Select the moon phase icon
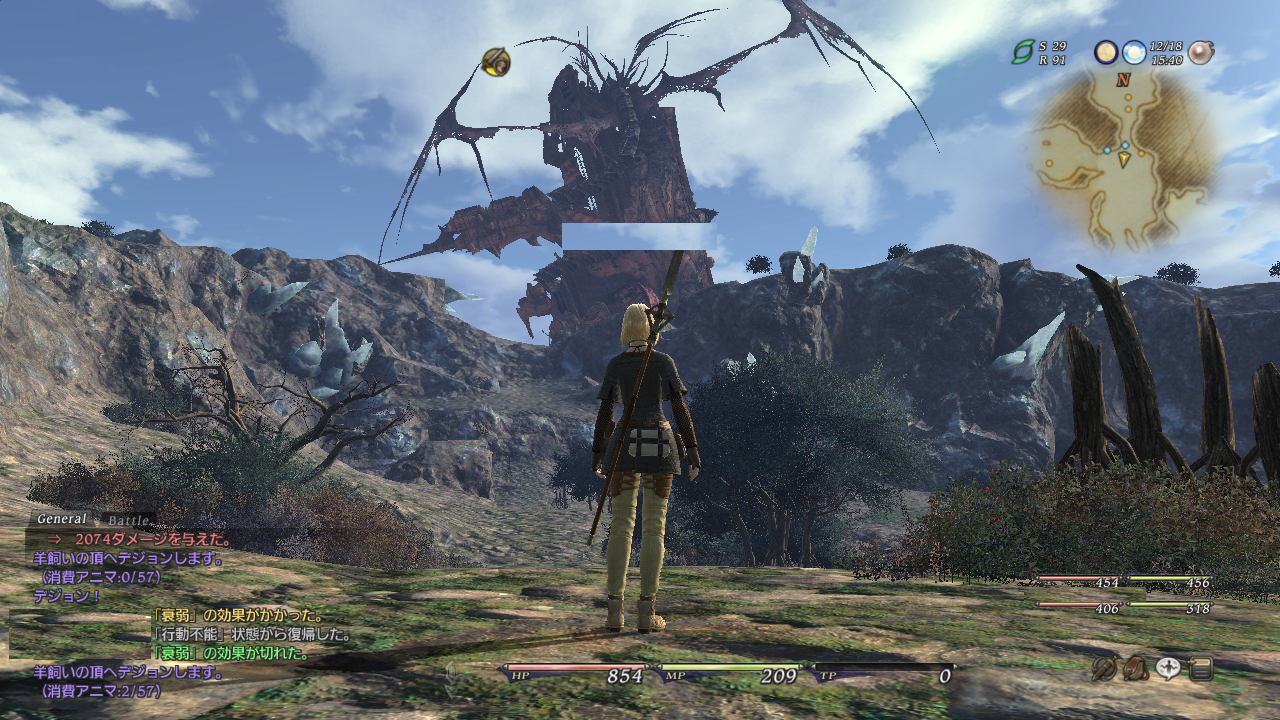Viewport: 1280px width, 720px height. tap(1106, 52)
